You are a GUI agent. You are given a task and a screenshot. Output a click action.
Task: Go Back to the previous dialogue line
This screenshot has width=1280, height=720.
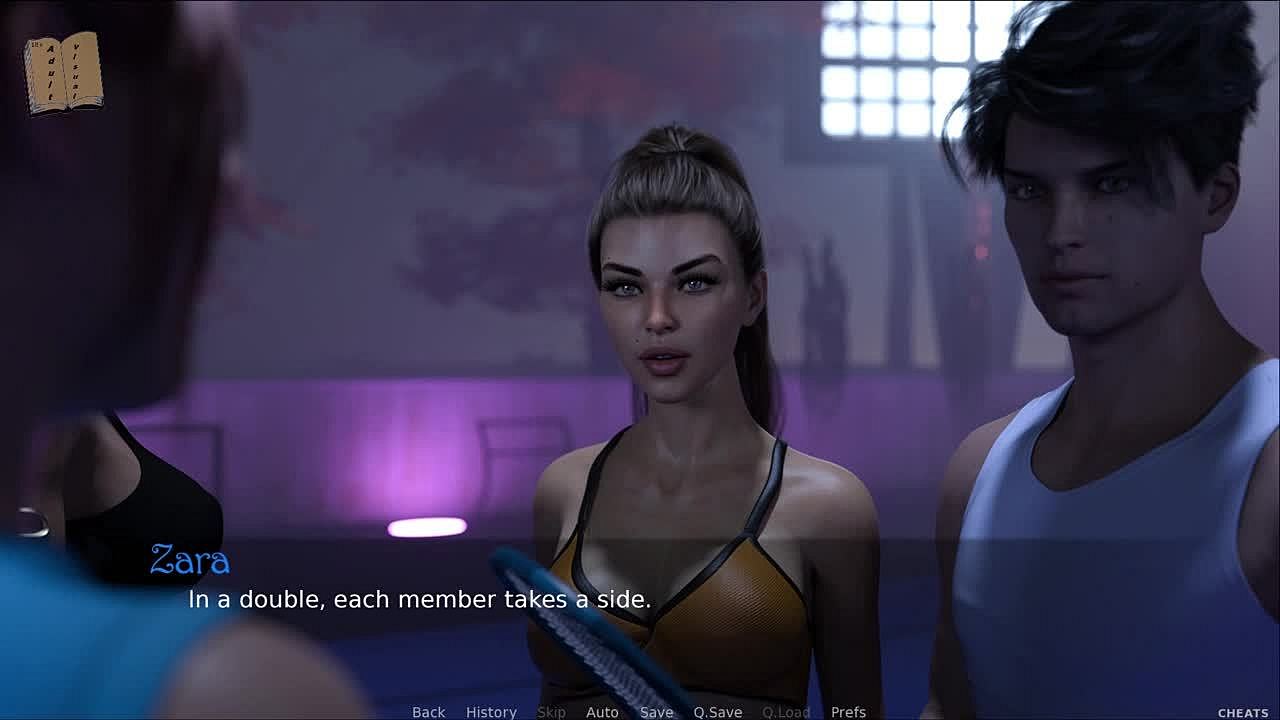click(428, 712)
